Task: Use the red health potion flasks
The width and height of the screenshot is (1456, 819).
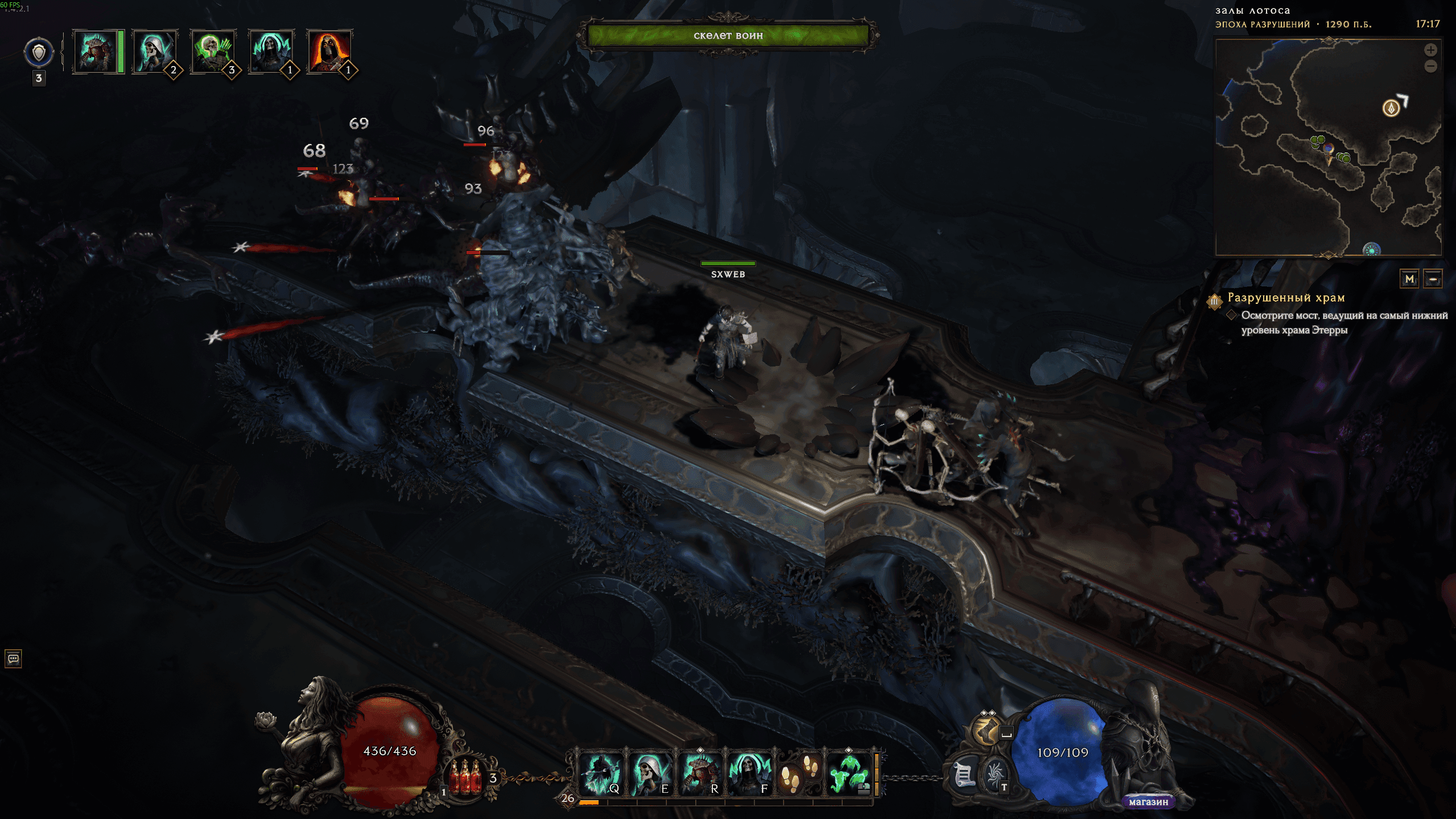Action: pyautogui.click(x=467, y=777)
